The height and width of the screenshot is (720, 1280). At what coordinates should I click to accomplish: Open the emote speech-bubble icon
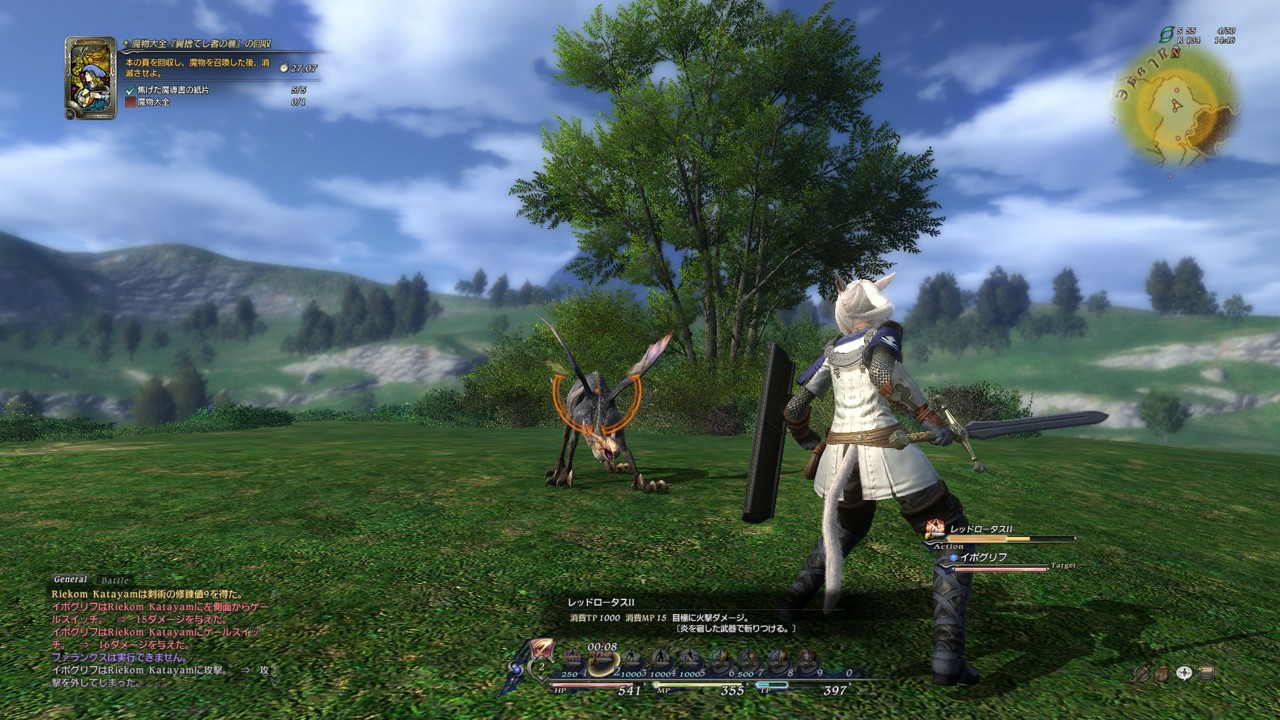click(x=1184, y=672)
